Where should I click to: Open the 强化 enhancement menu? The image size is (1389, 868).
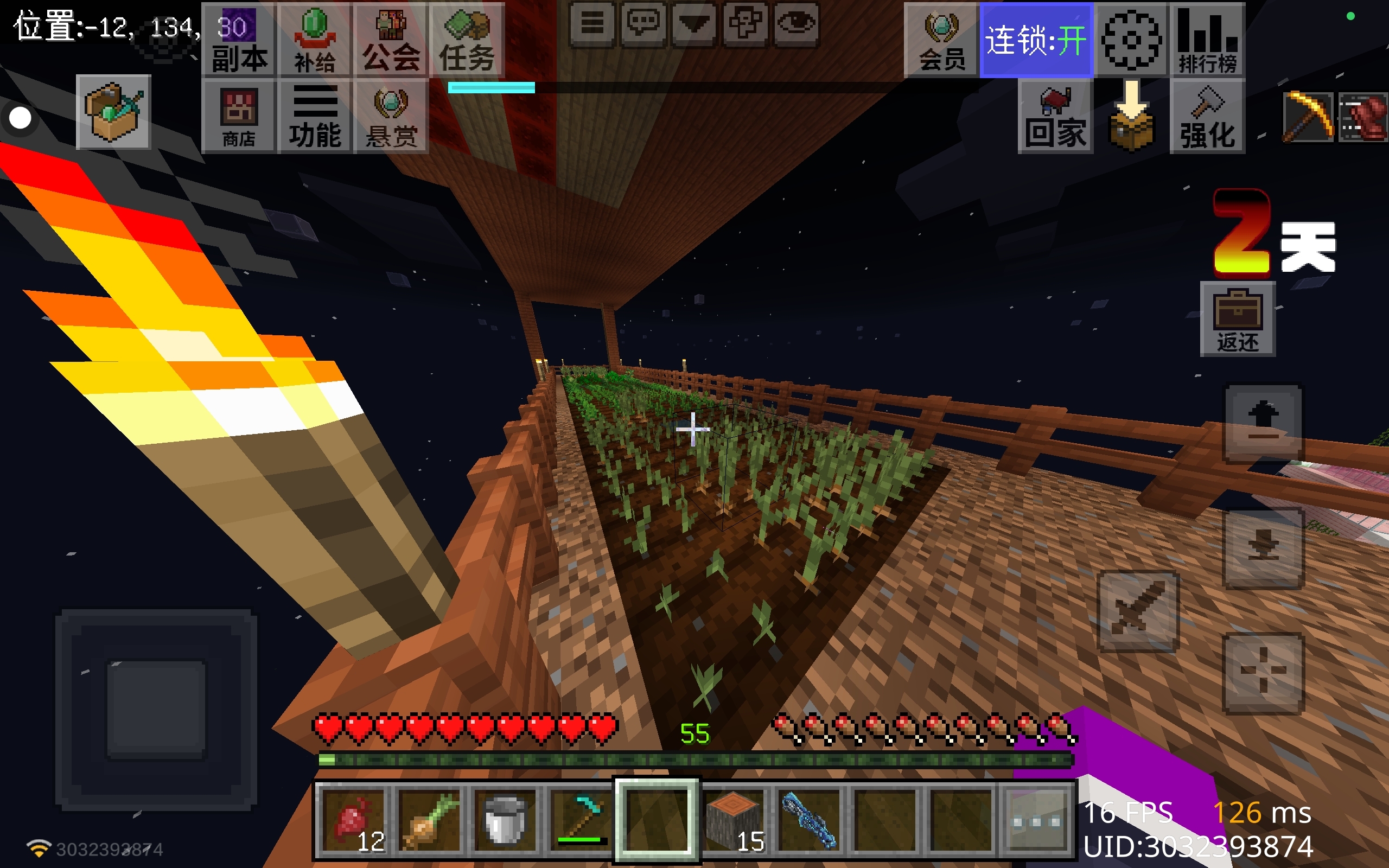(1207, 117)
